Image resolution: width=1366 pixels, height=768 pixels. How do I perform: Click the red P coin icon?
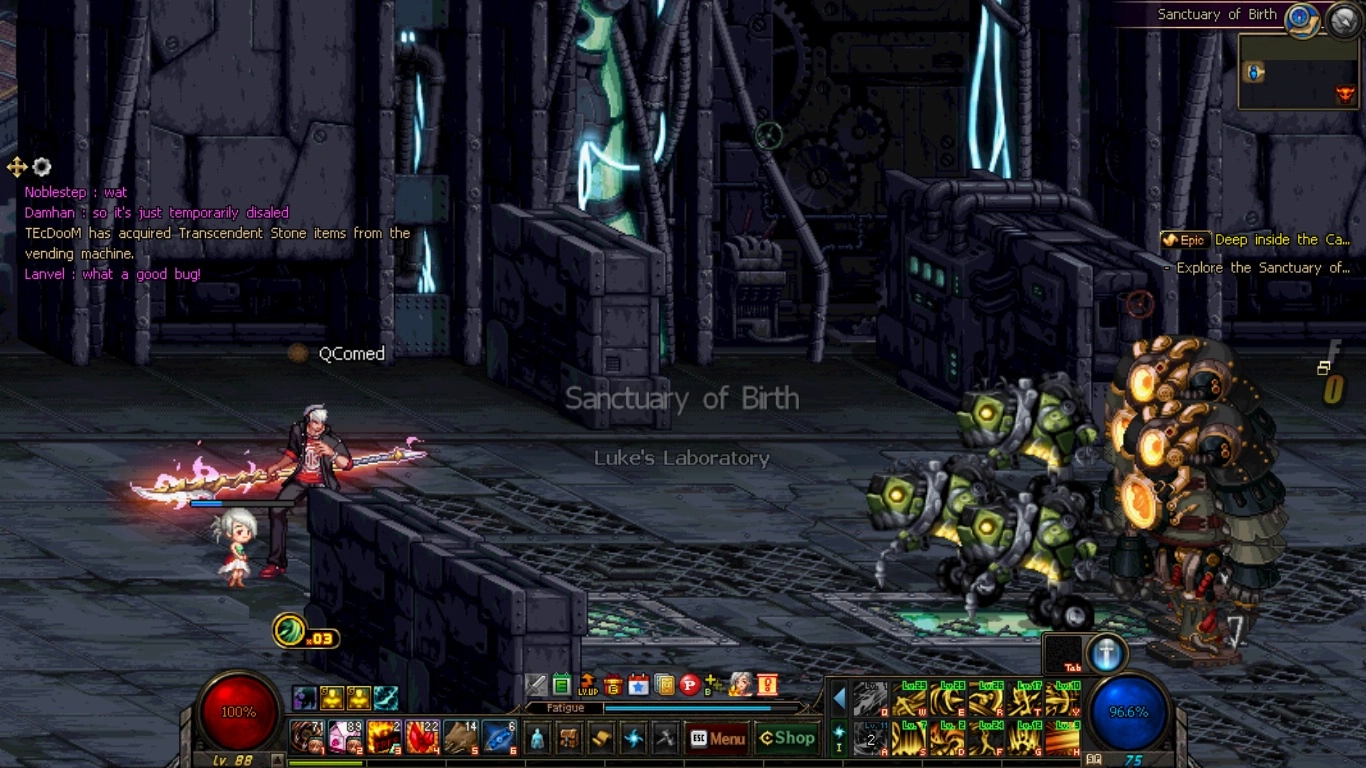689,685
